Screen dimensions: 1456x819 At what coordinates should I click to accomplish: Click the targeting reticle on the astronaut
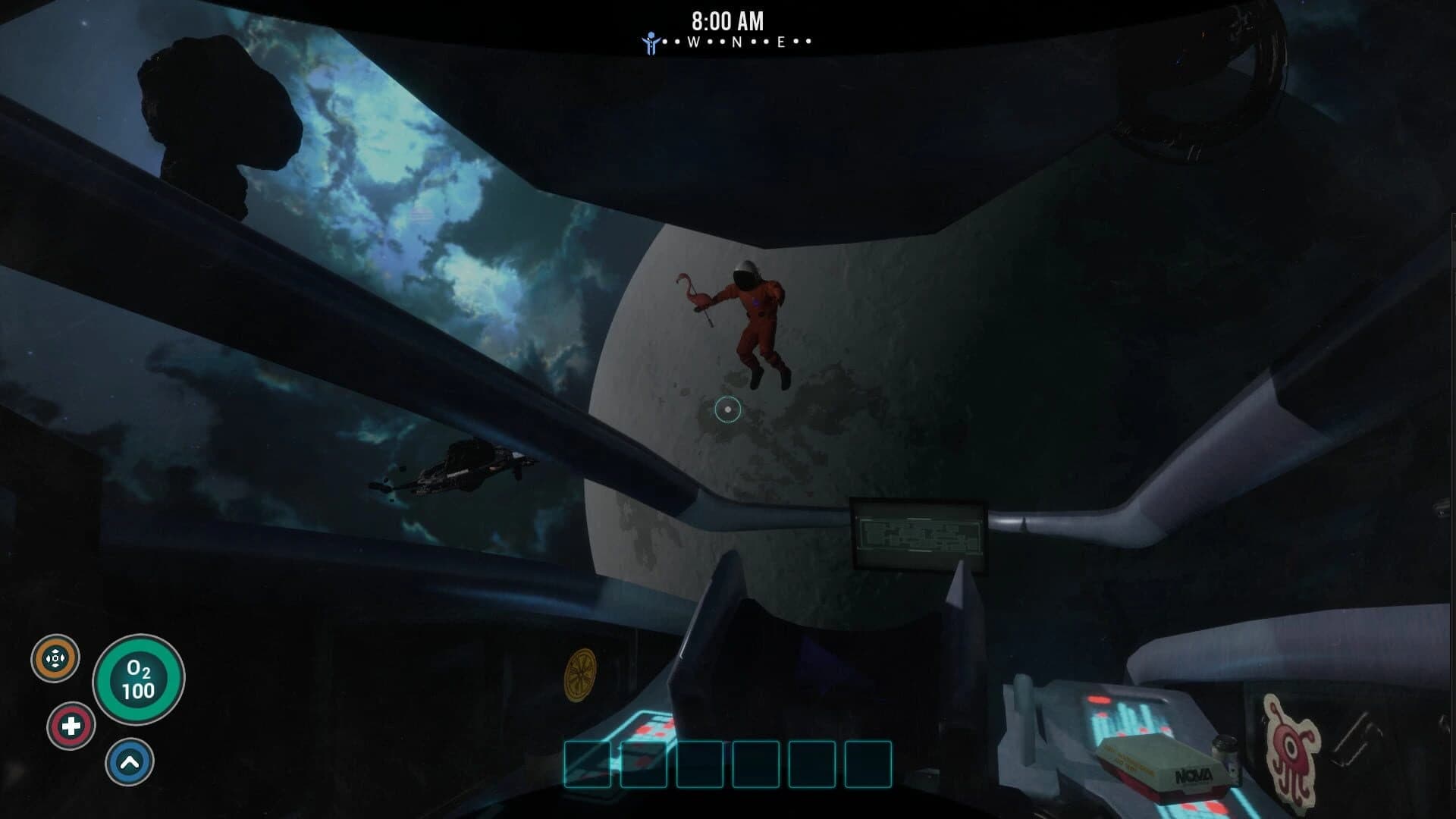point(729,409)
